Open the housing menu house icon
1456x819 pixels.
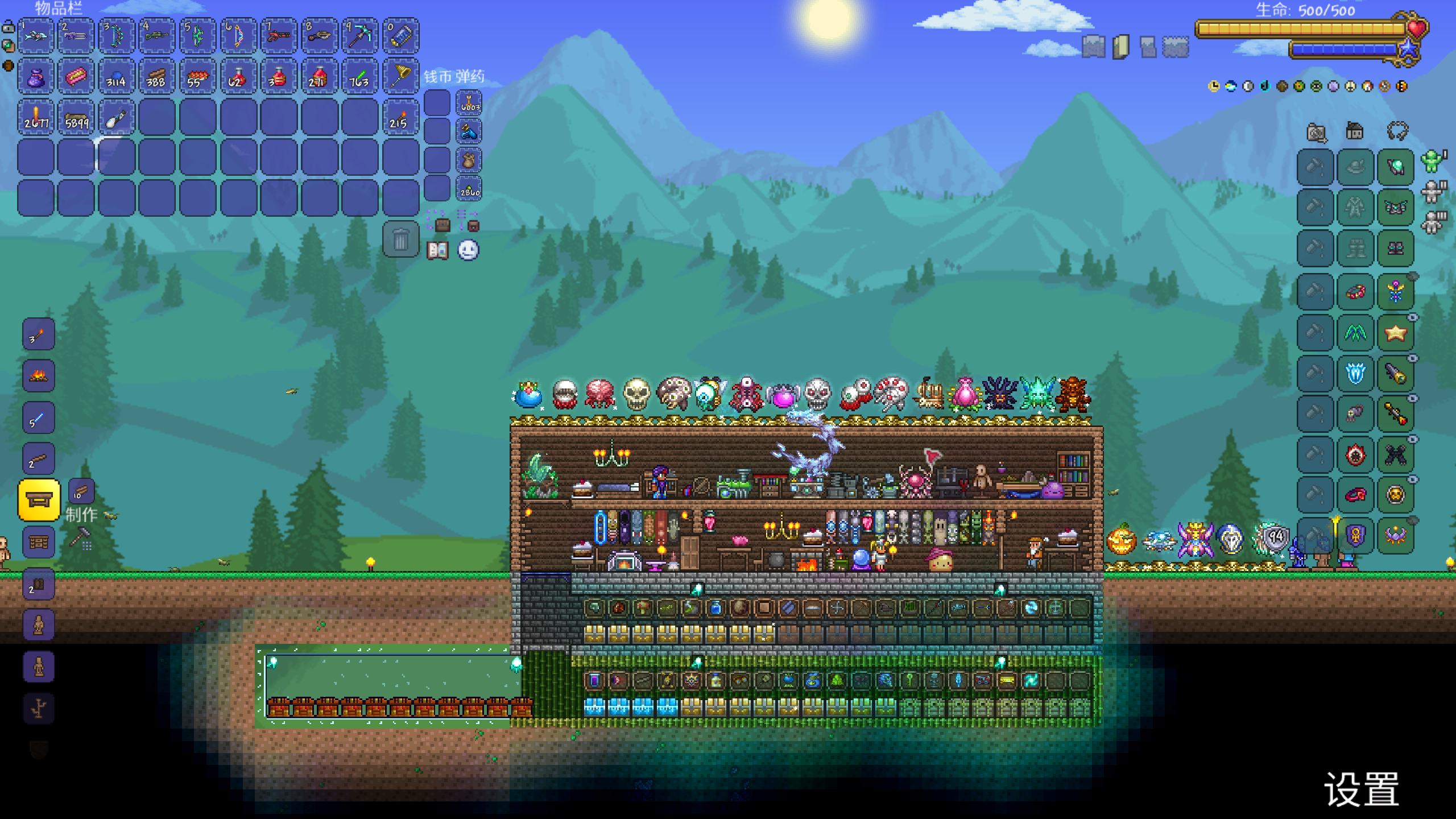click(1354, 132)
